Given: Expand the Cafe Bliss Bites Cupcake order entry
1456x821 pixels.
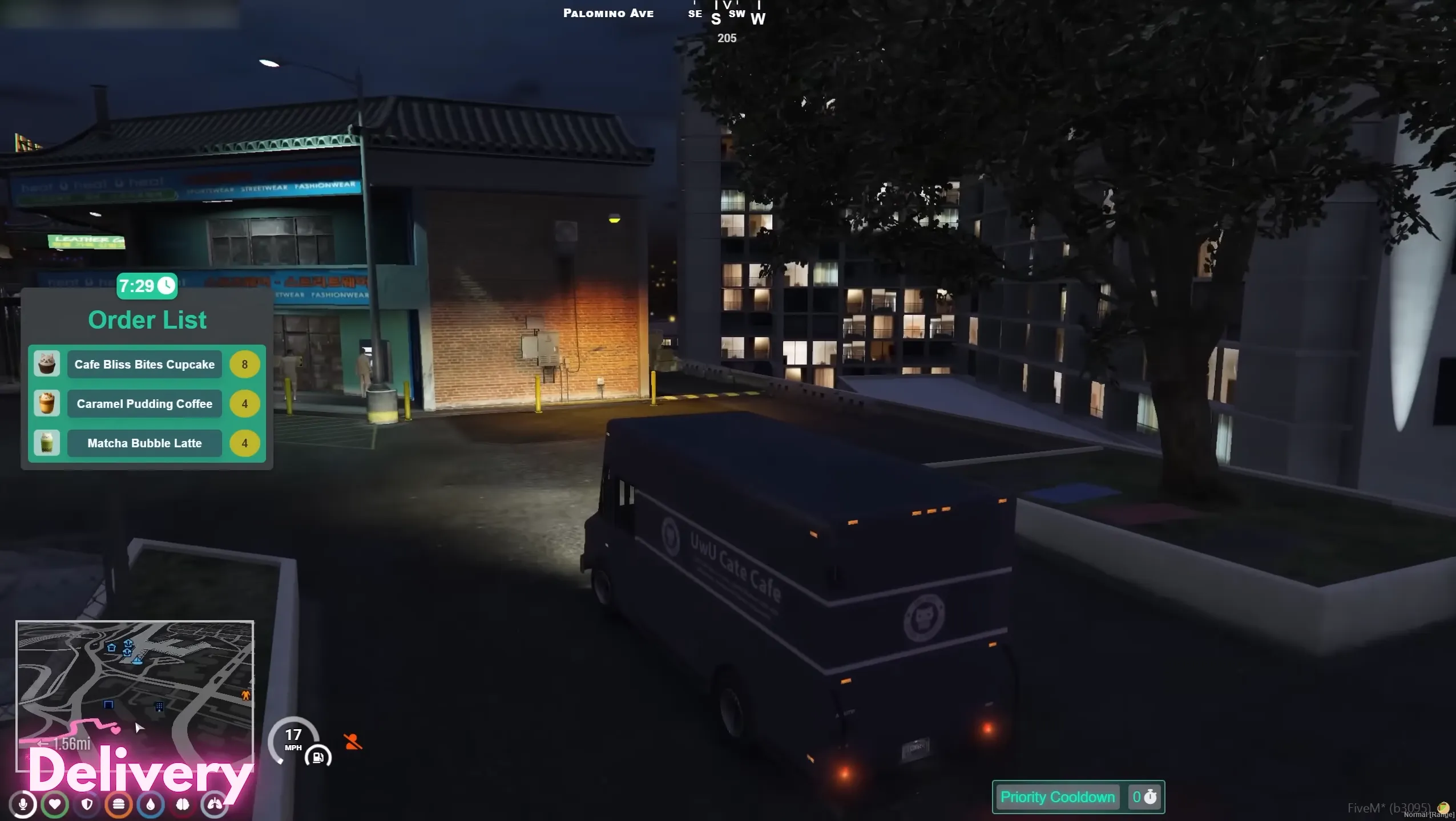Looking at the screenshot, I should [x=144, y=364].
